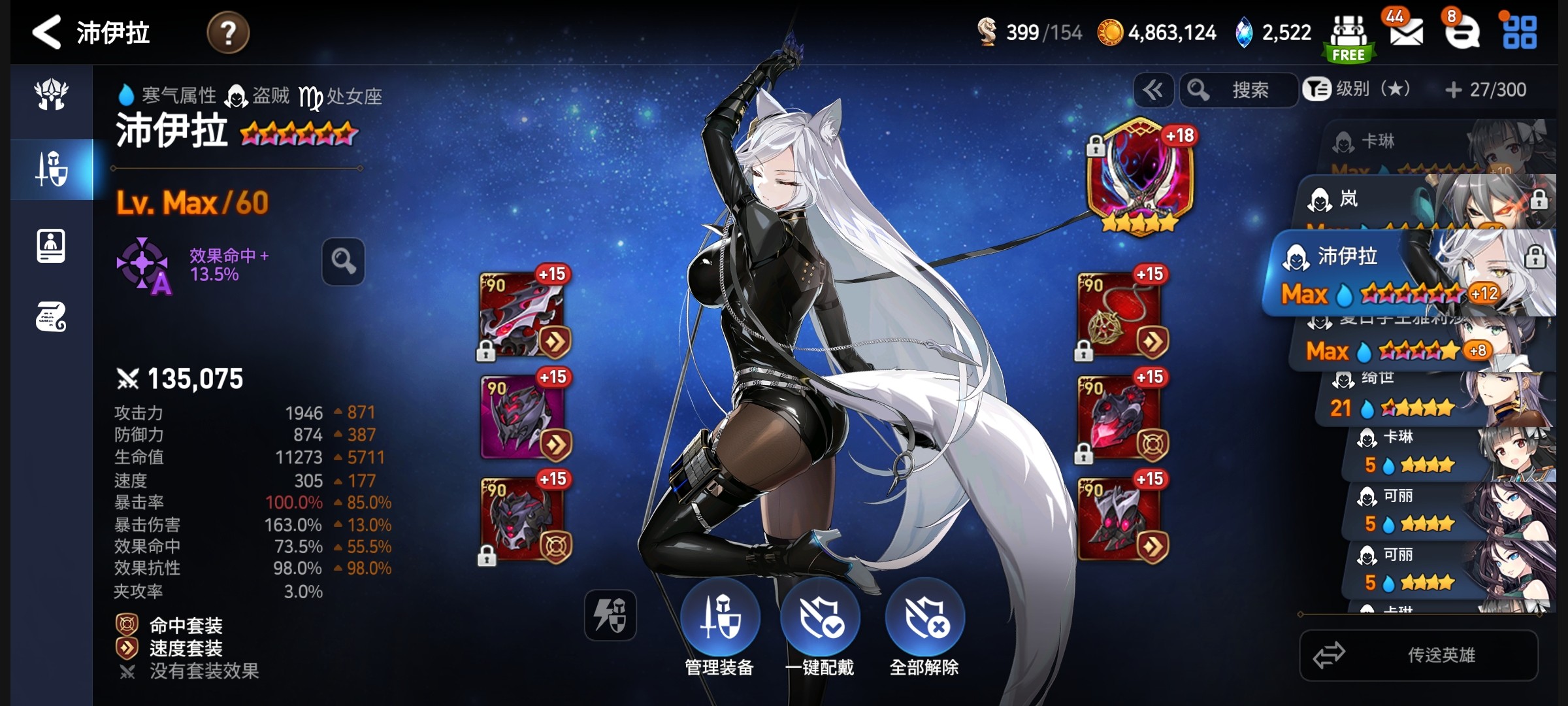Switch to the hero profile card tab
The height and width of the screenshot is (706, 1568).
click(51, 246)
